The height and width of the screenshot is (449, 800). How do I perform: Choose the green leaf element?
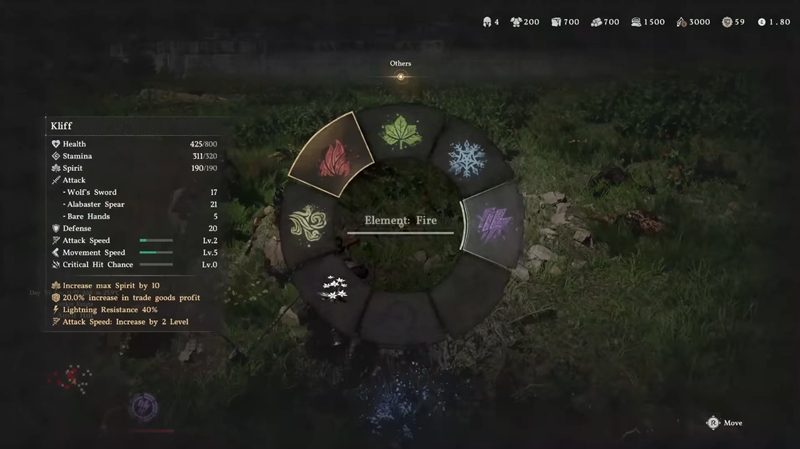click(x=401, y=133)
